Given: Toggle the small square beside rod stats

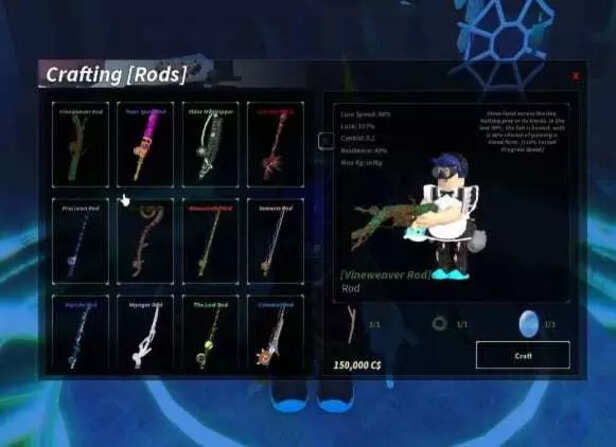Looking at the screenshot, I should [325, 141].
